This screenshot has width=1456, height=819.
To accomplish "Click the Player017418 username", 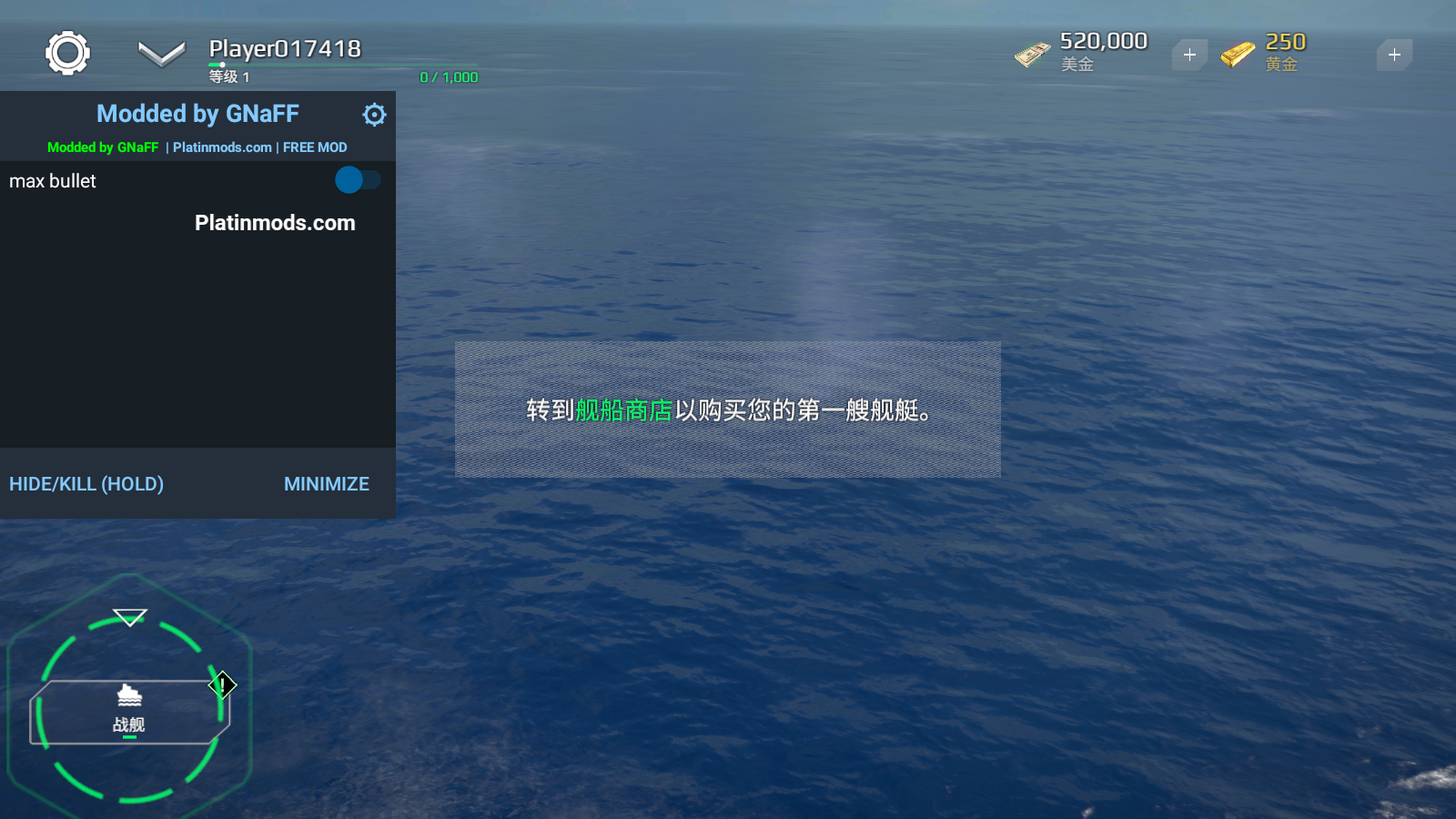I will pos(285,48).
